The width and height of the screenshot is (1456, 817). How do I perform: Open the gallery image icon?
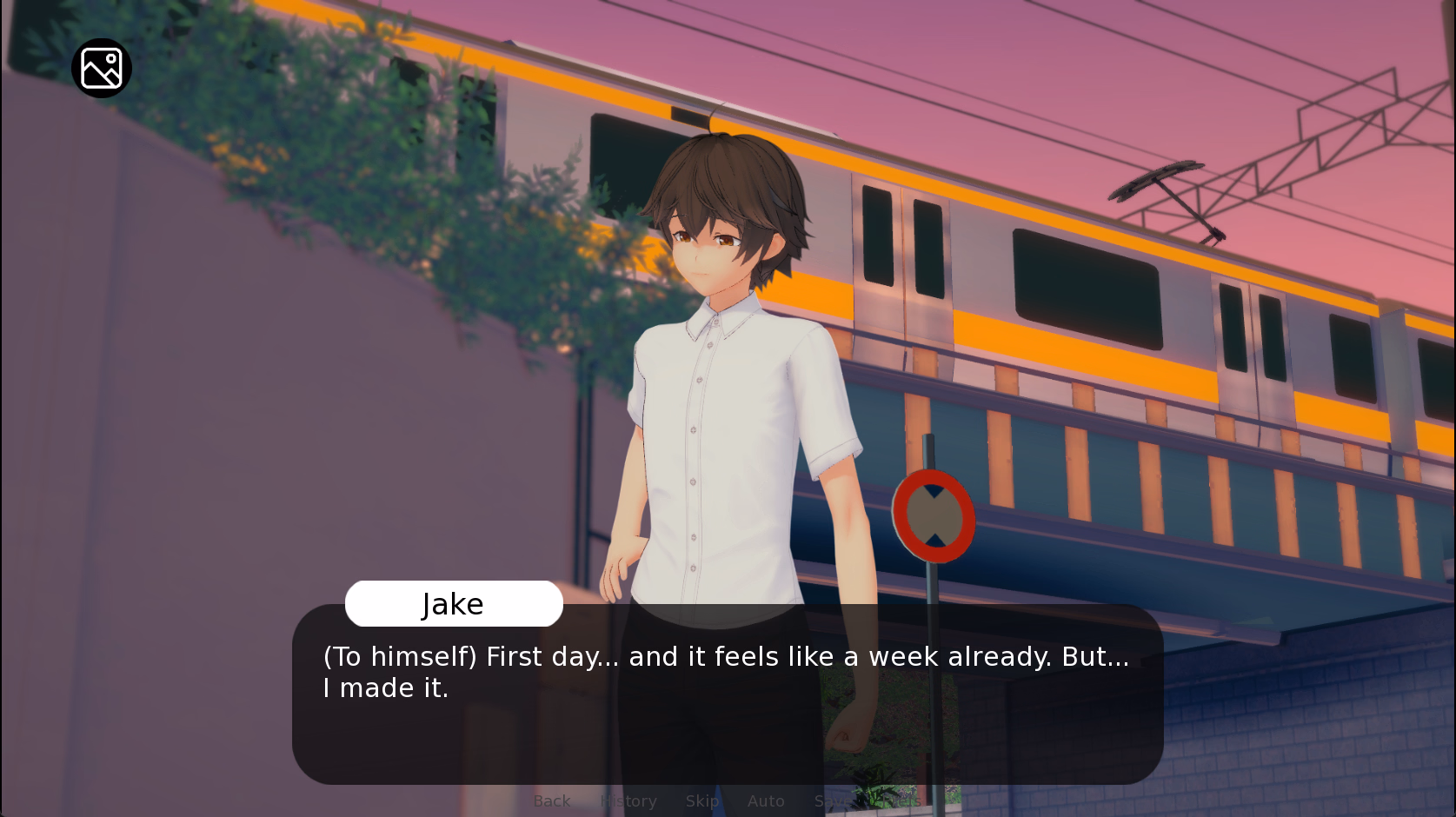tap(102, 69)
